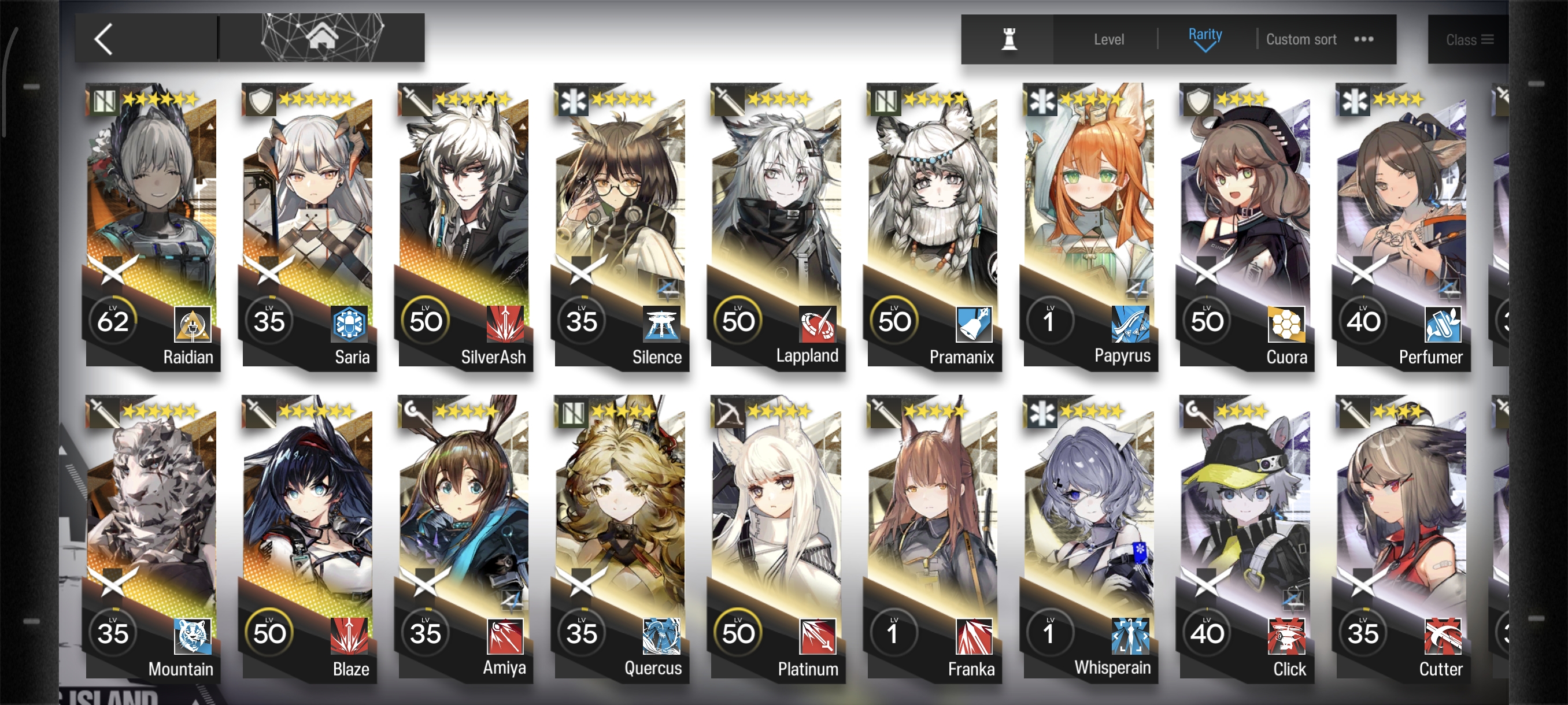Screen dimensions: 1568x705
Task: Select the Amiya operator card
Action: 465,537
